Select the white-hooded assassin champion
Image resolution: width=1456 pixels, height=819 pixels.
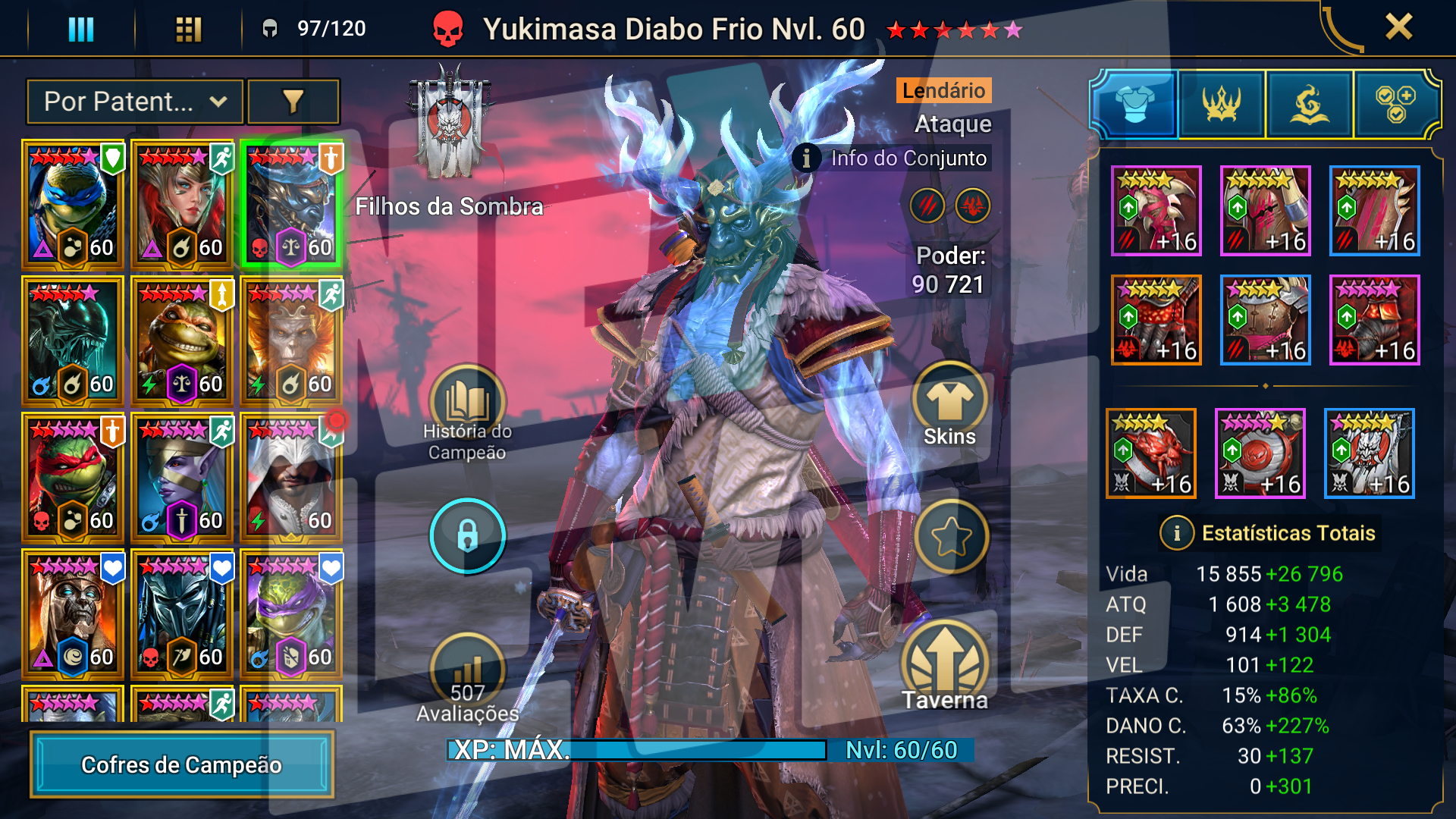point(291,478)
